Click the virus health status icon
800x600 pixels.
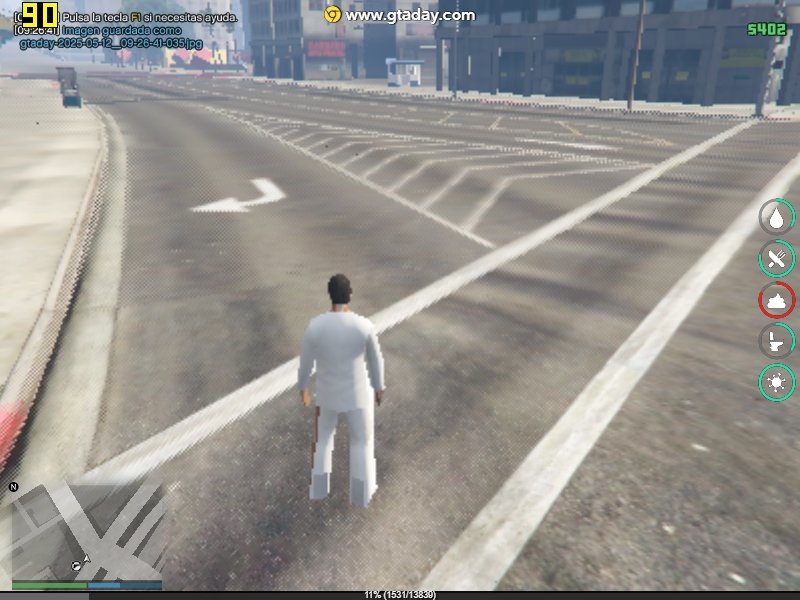click(x=776, y=382)
